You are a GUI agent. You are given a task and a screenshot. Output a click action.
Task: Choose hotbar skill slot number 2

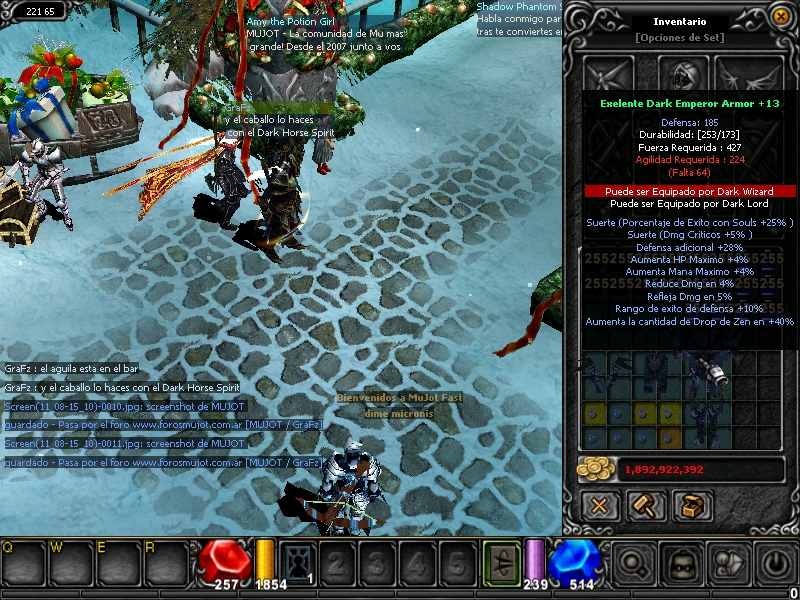[336, 565]
